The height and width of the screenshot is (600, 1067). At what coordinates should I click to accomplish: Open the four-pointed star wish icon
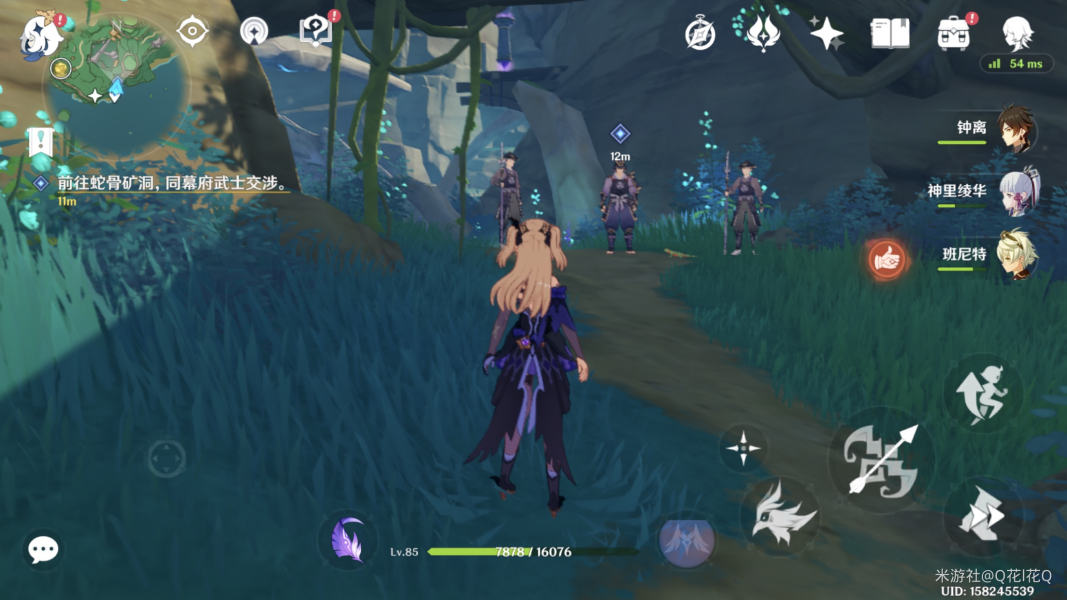[x=827, y=34]
